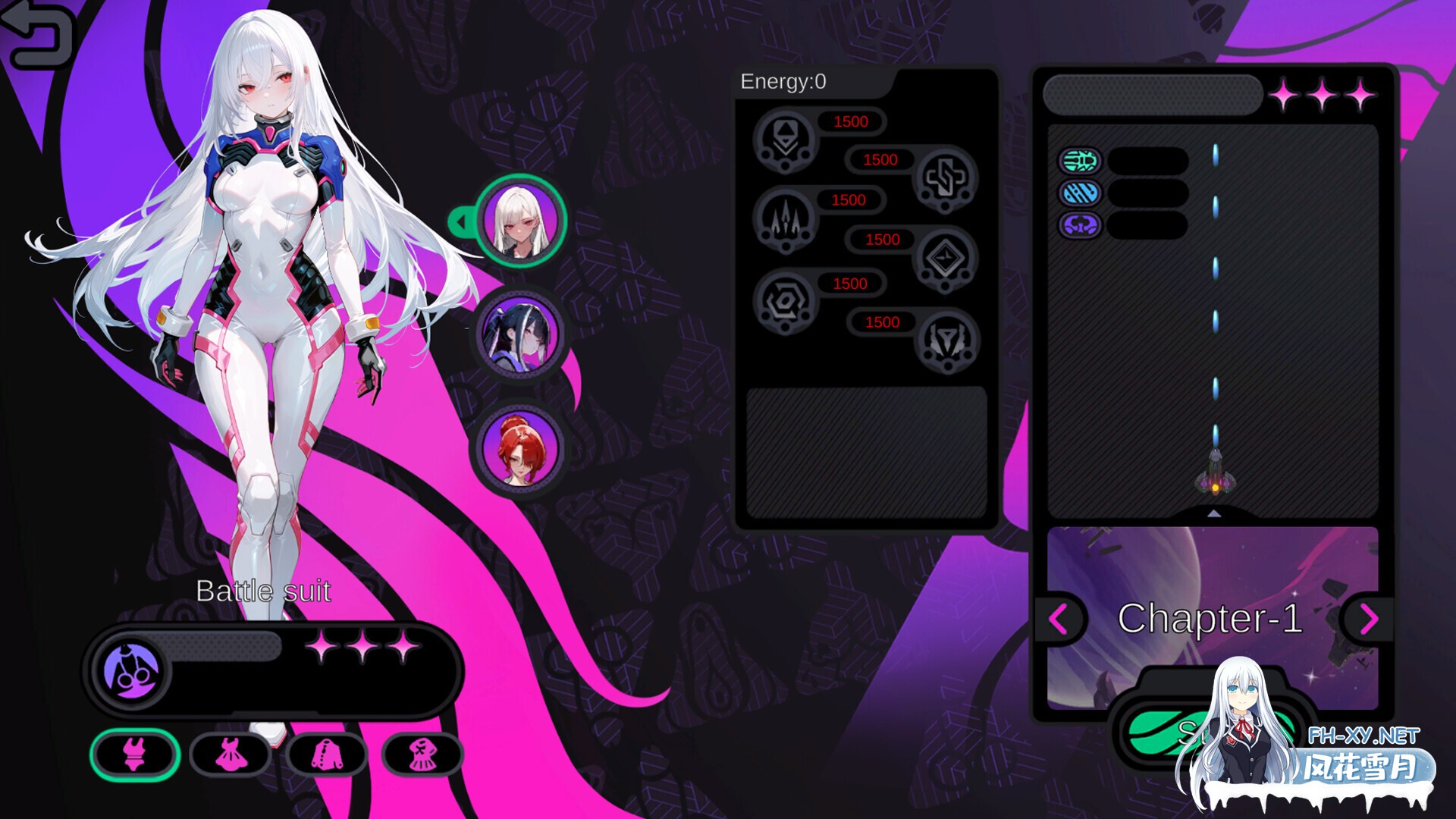Viewport: 1456px width, 819px height.
Task: Select the black-haired character portrait
Action: (520, 334)
